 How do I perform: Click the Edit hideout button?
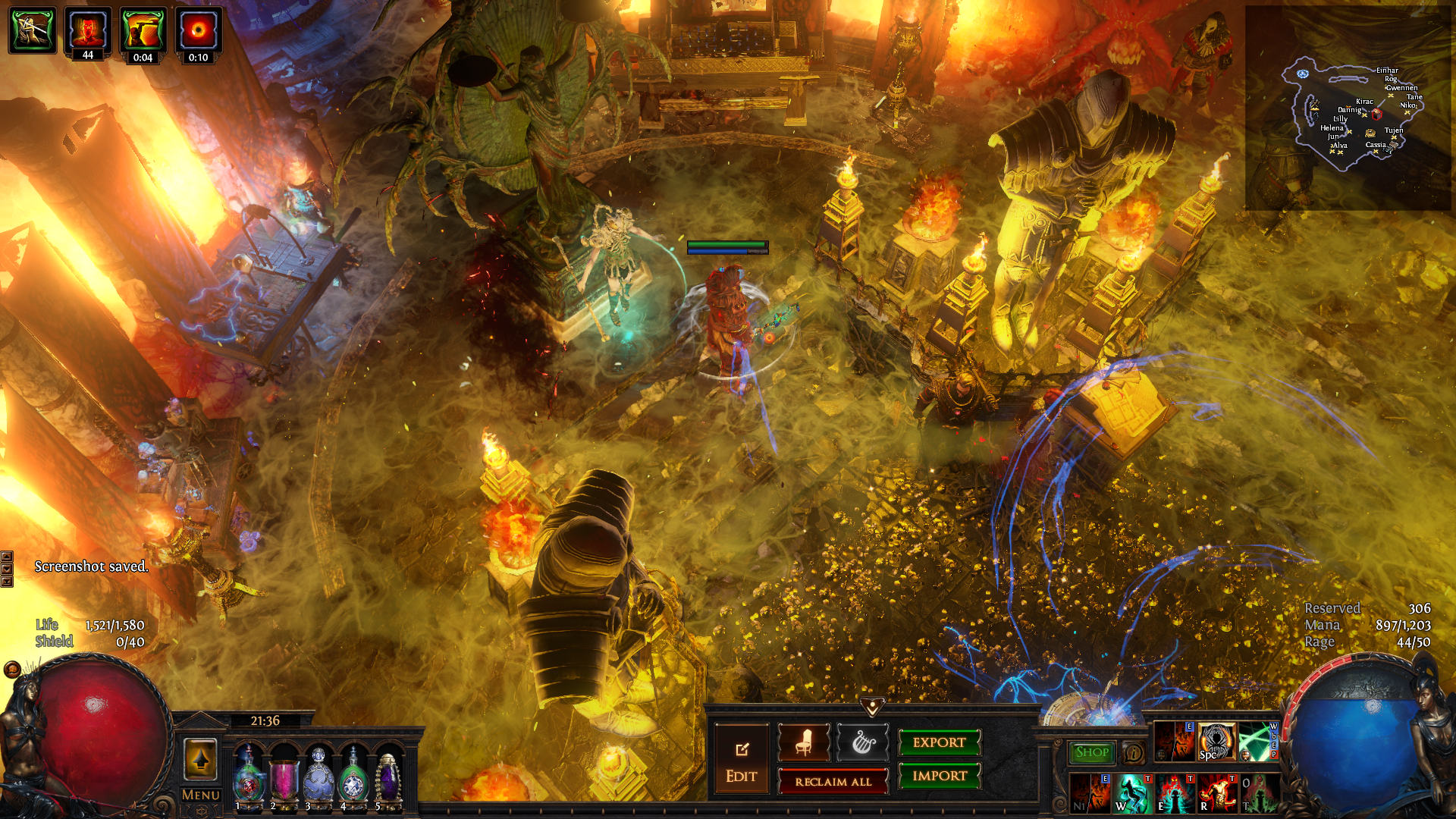tap(741, 760)
